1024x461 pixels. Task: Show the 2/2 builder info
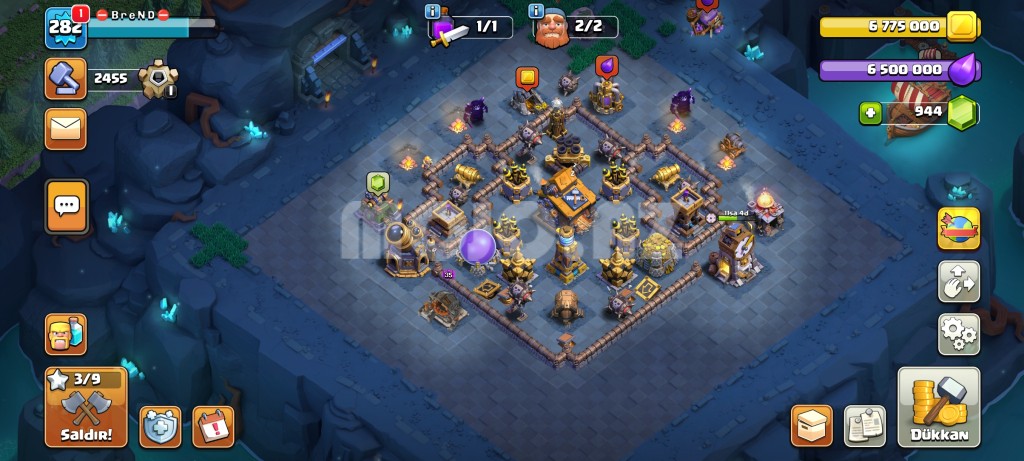click(x=538, y=12)
